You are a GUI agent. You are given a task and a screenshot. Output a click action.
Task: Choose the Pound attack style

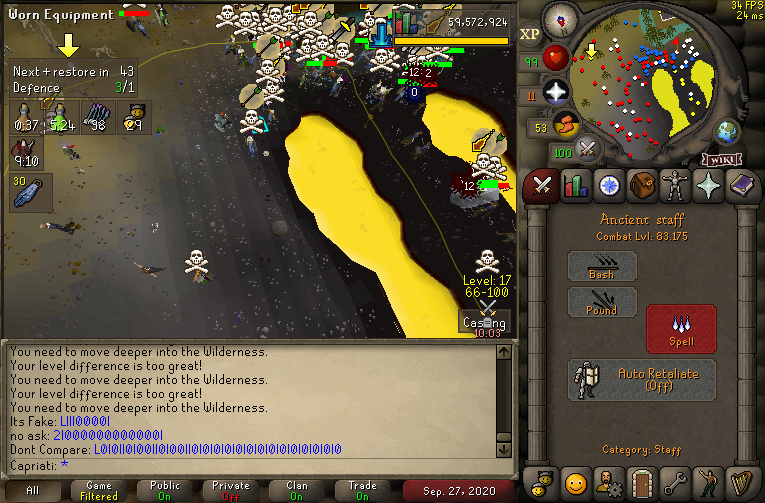pyautogui.click(x=602, y=303)
